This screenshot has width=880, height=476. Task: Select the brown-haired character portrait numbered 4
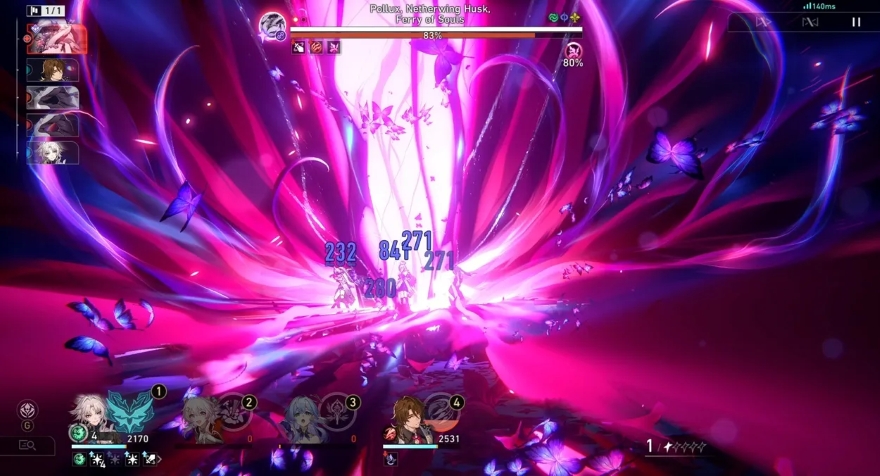tap(406, 418)
